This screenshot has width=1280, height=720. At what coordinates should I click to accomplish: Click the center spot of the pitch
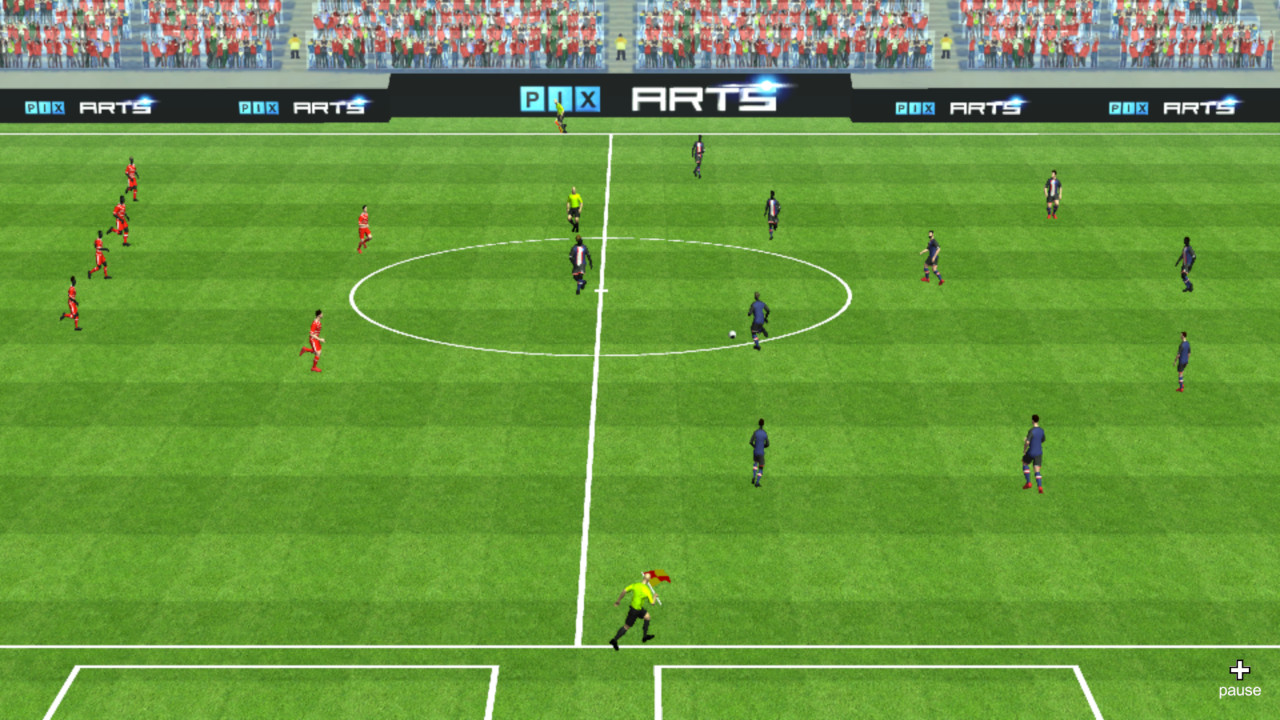pos(600,290)
